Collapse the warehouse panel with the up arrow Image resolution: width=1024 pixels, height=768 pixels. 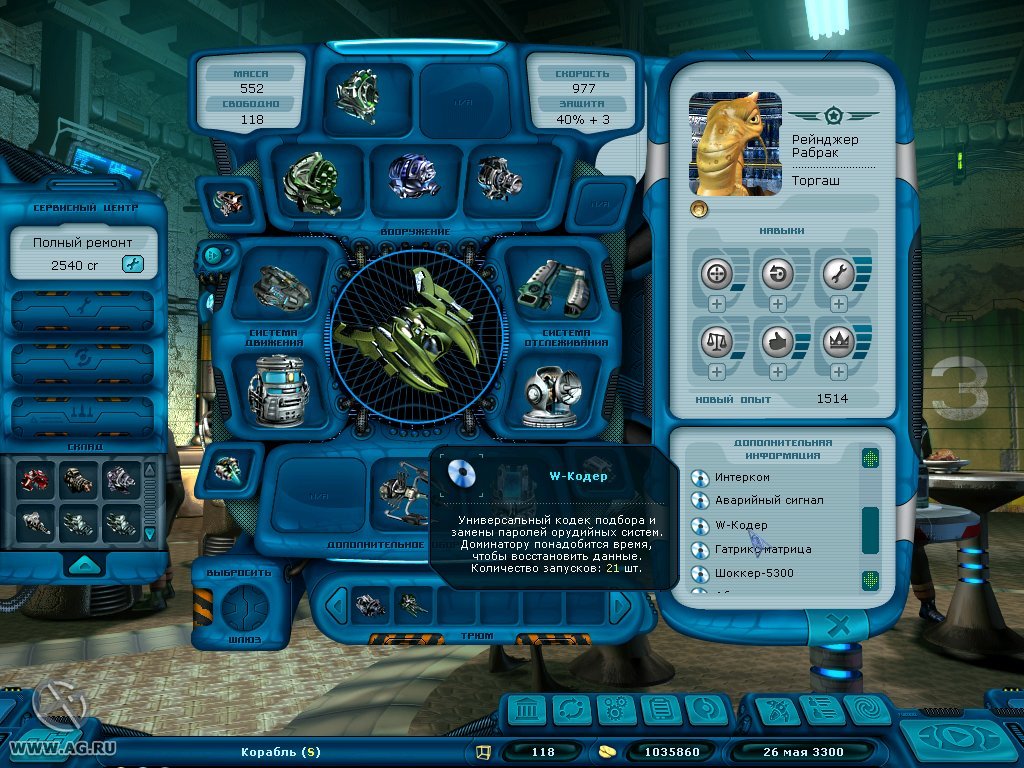click(x=84, y=563)
